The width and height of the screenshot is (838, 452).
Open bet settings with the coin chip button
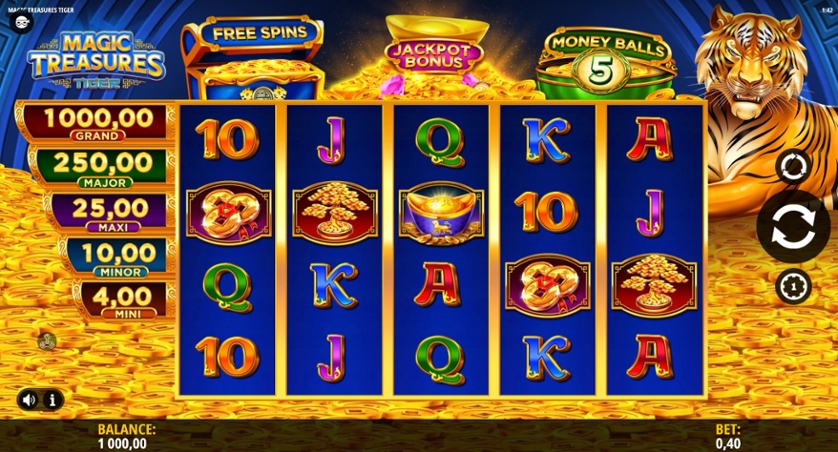791,284
